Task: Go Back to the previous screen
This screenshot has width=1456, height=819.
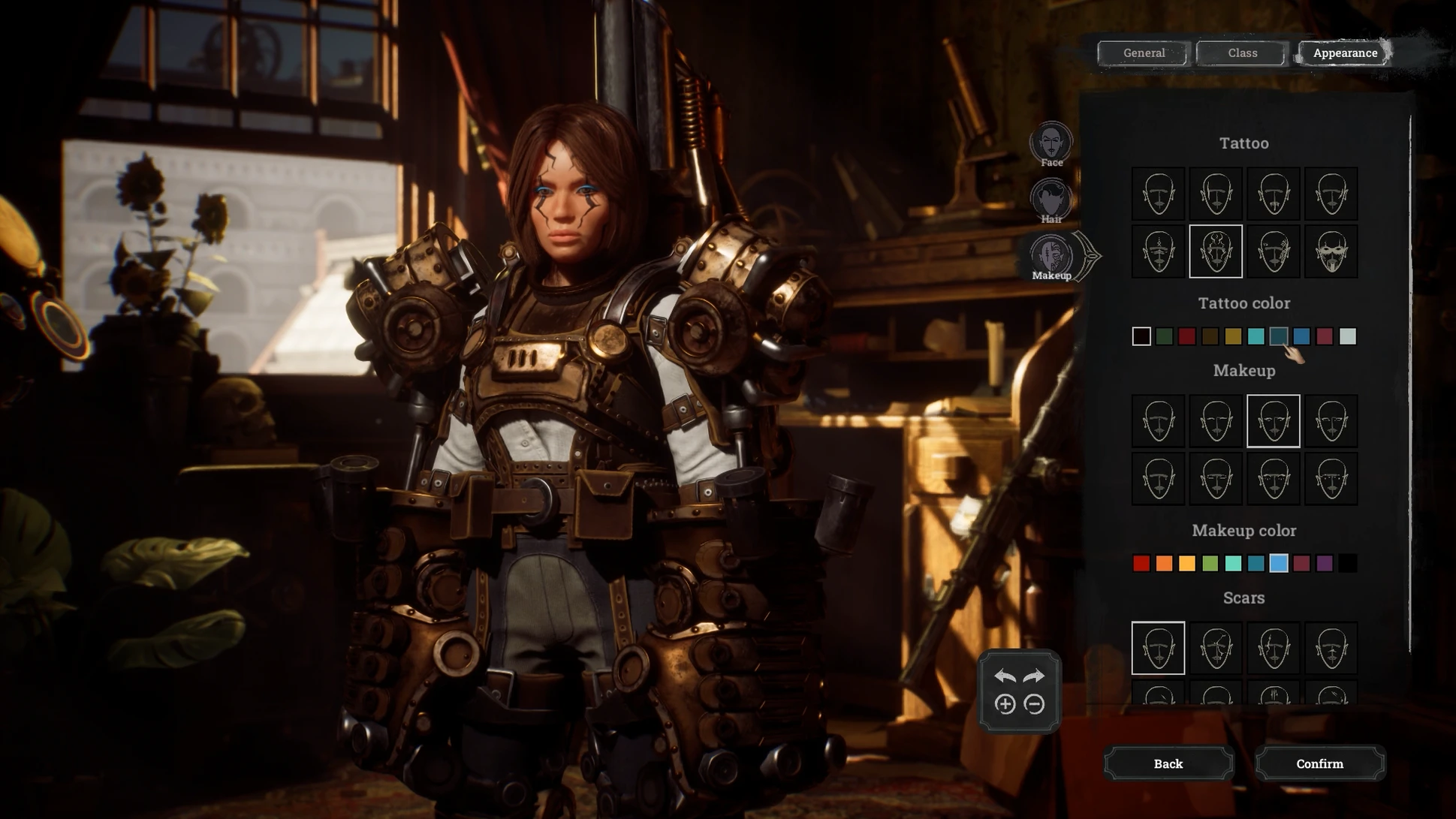Action: (1168, 763)
